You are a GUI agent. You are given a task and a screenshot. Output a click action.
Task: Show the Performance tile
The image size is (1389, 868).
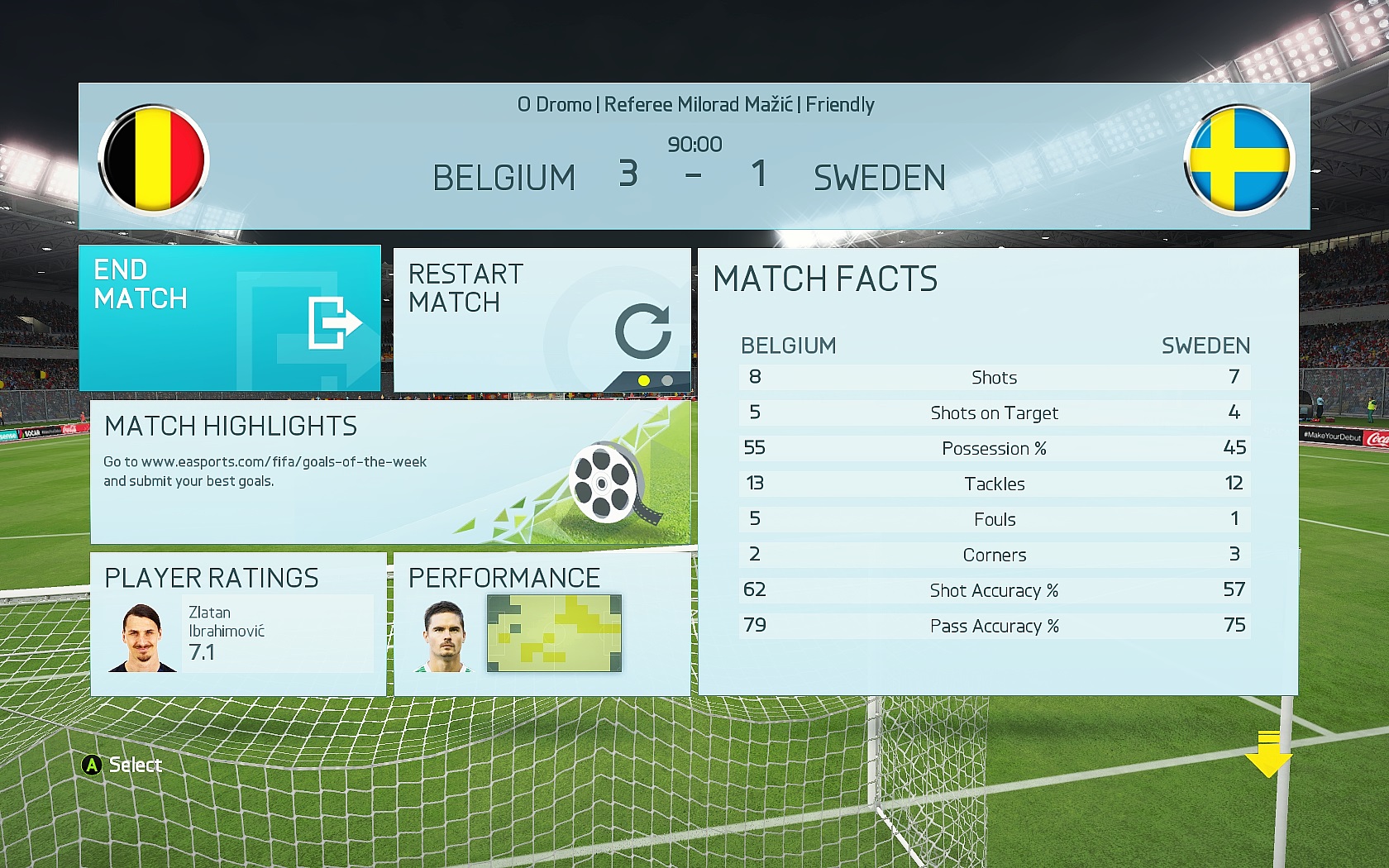tap(542, 624)
